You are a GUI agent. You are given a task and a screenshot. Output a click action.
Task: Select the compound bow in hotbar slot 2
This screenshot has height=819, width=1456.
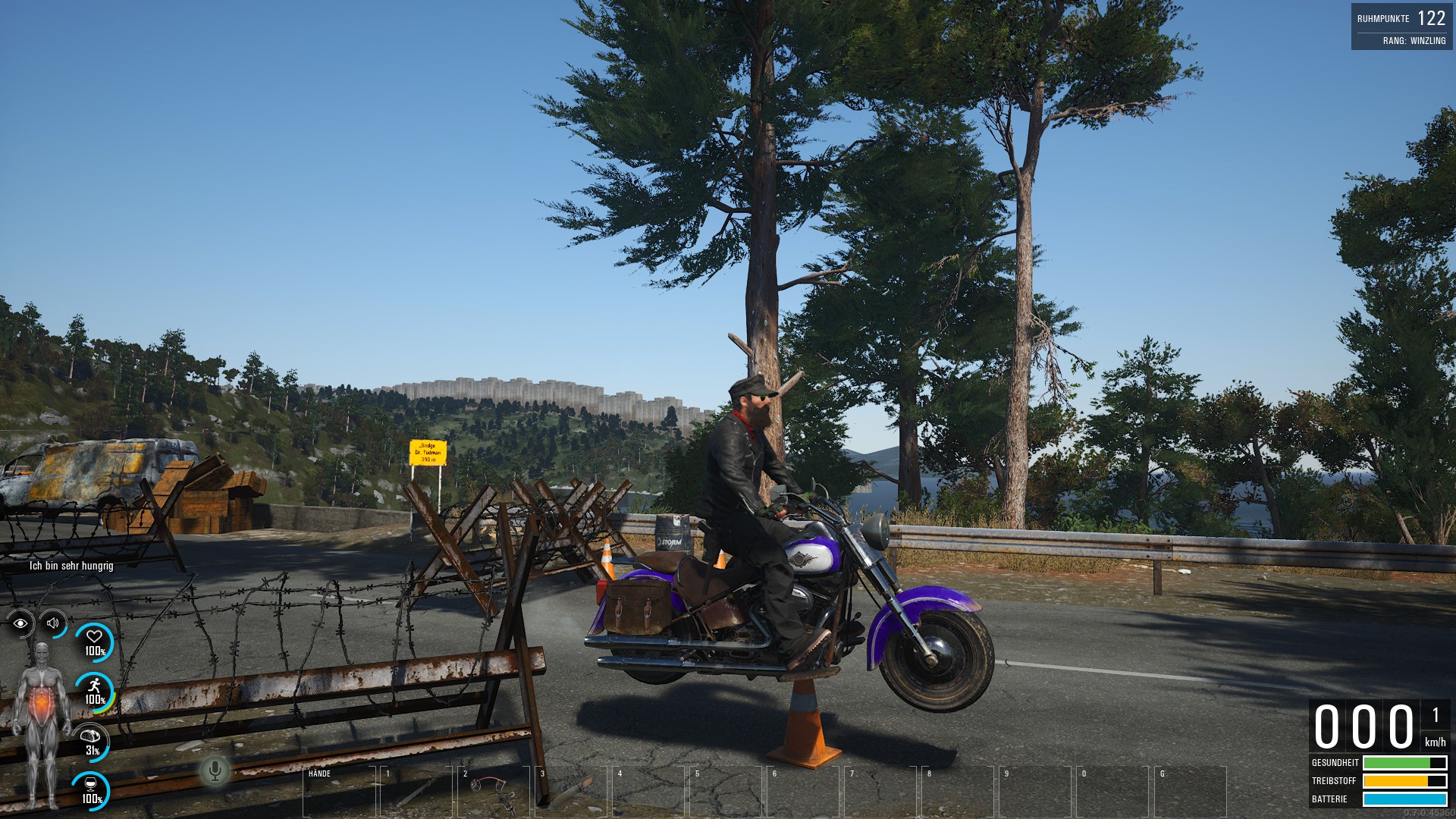(493, 791)
